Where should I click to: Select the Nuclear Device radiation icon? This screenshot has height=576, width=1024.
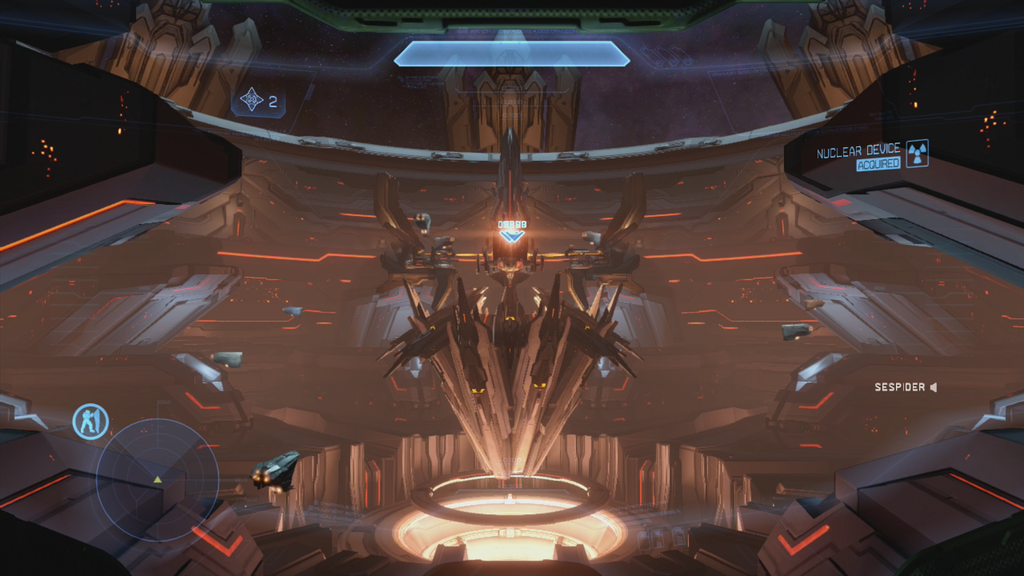click(916, 154)
